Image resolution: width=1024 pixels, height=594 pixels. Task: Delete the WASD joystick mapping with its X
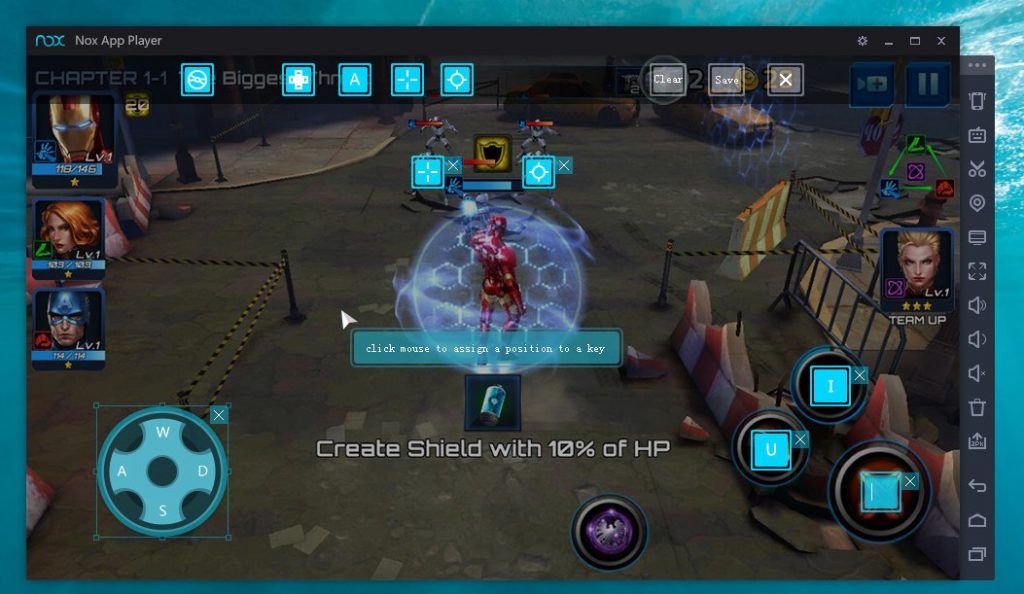point(219,415)
